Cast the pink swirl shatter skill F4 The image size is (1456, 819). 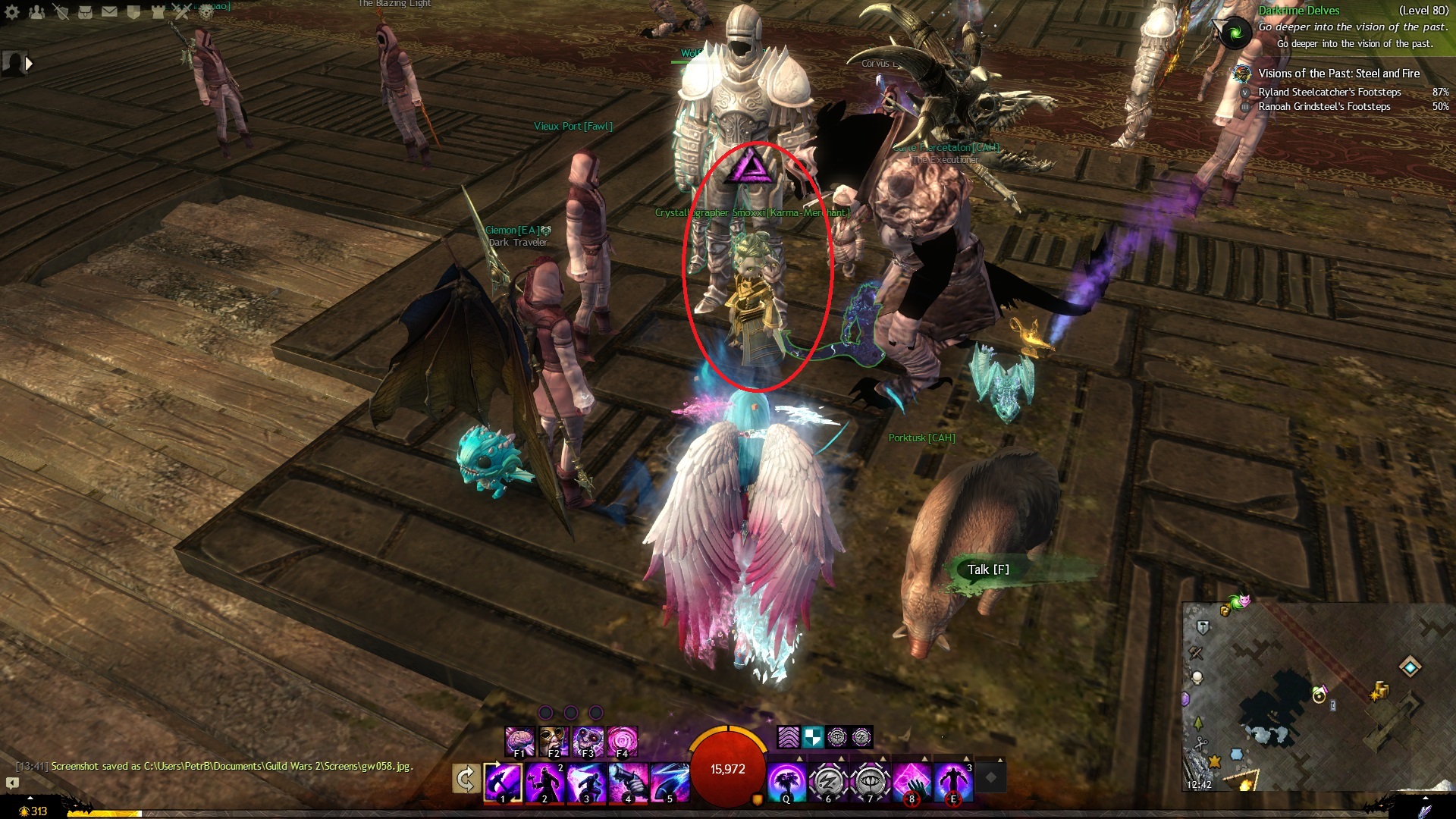(x=623, y=741)
